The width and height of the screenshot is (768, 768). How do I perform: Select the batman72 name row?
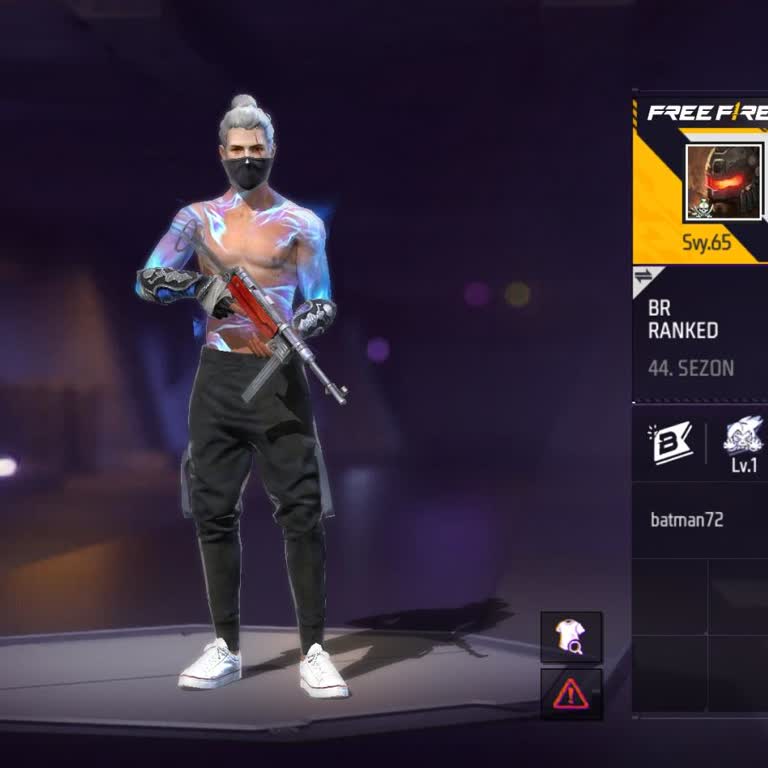coord(700,520)
